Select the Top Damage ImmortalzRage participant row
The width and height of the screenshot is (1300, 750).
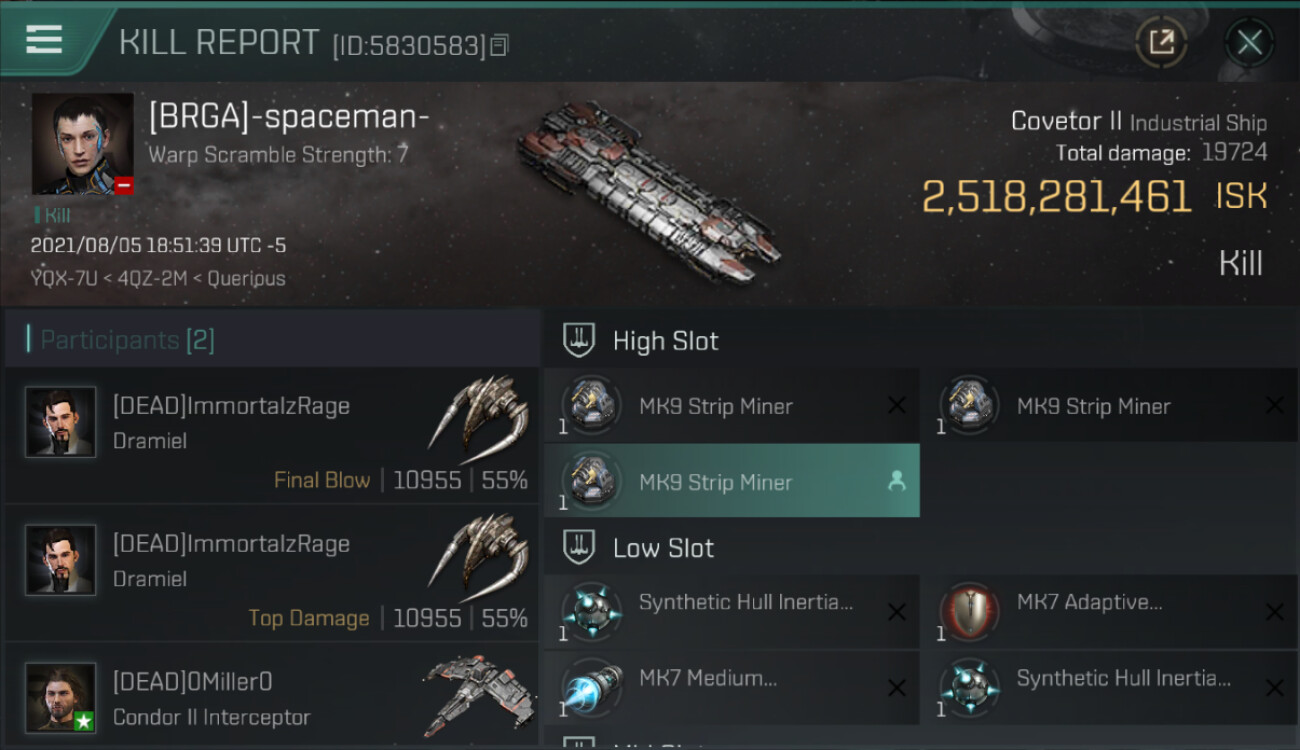[272, 573]
